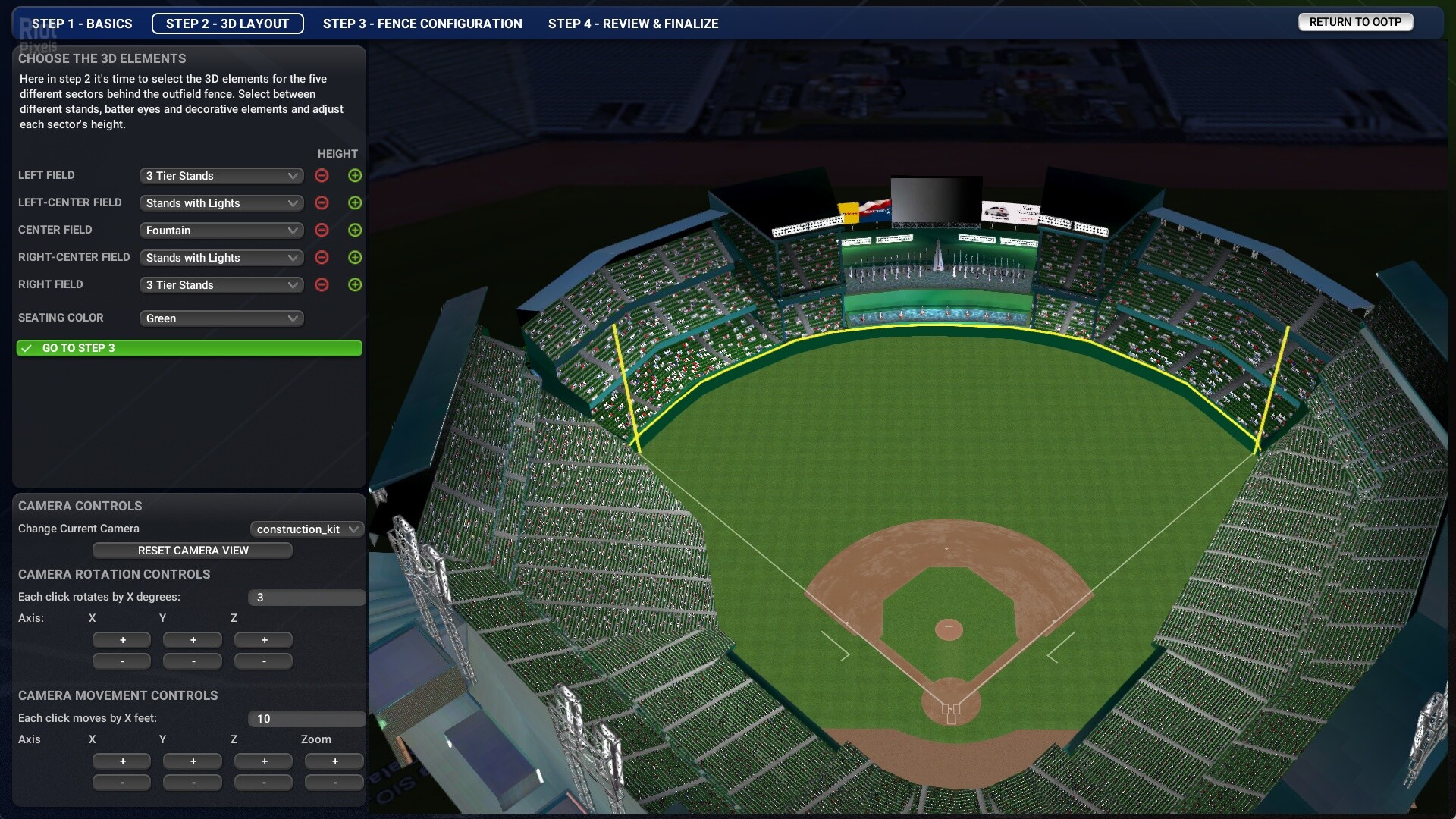Lower Left-Center Field sector height
Image resolution: width=1456 pixels, height=819 pixels.
point(322,203)
